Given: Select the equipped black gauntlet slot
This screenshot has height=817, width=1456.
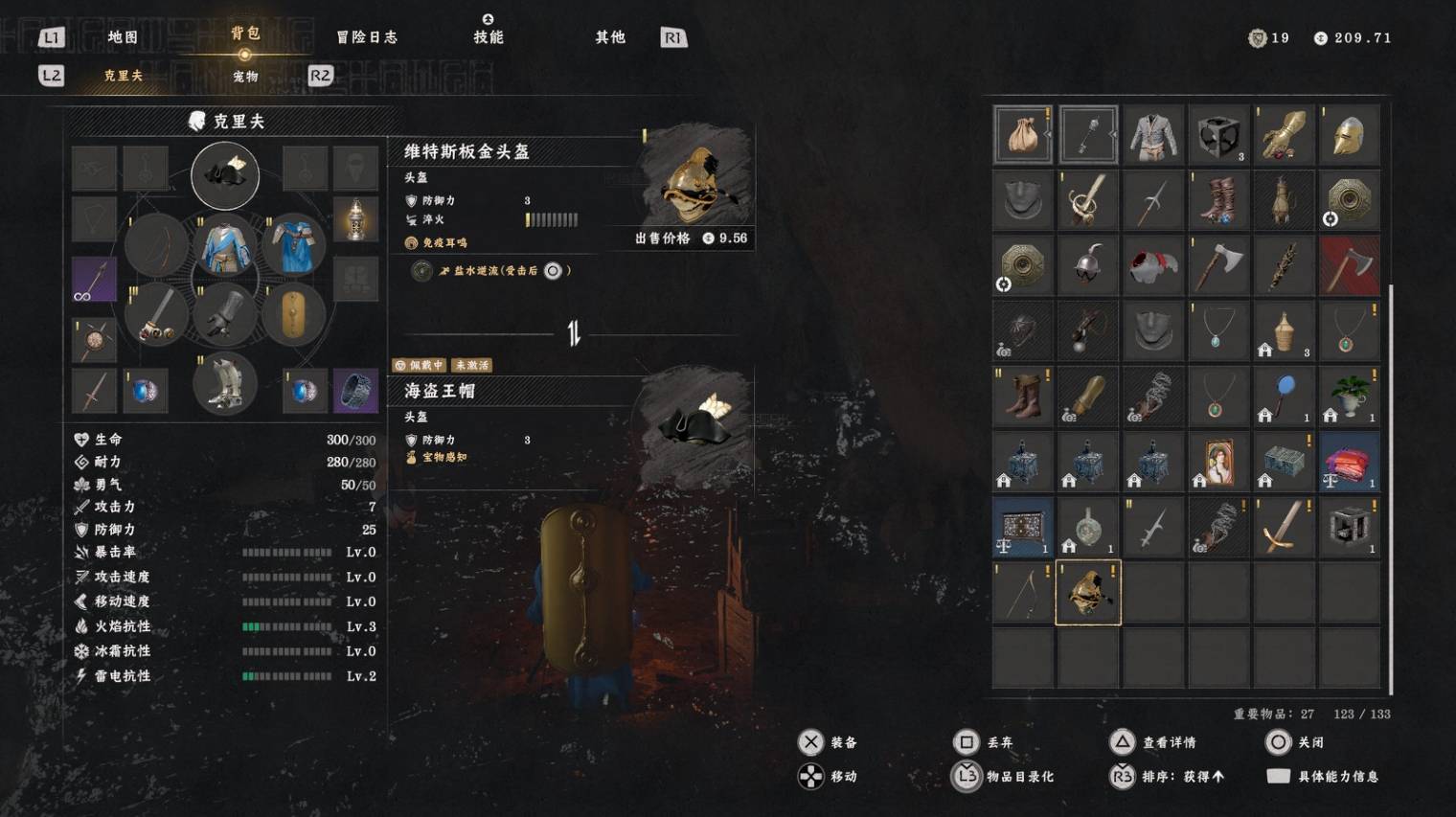Looking at the screenshot, I should (x=225, y=314).
